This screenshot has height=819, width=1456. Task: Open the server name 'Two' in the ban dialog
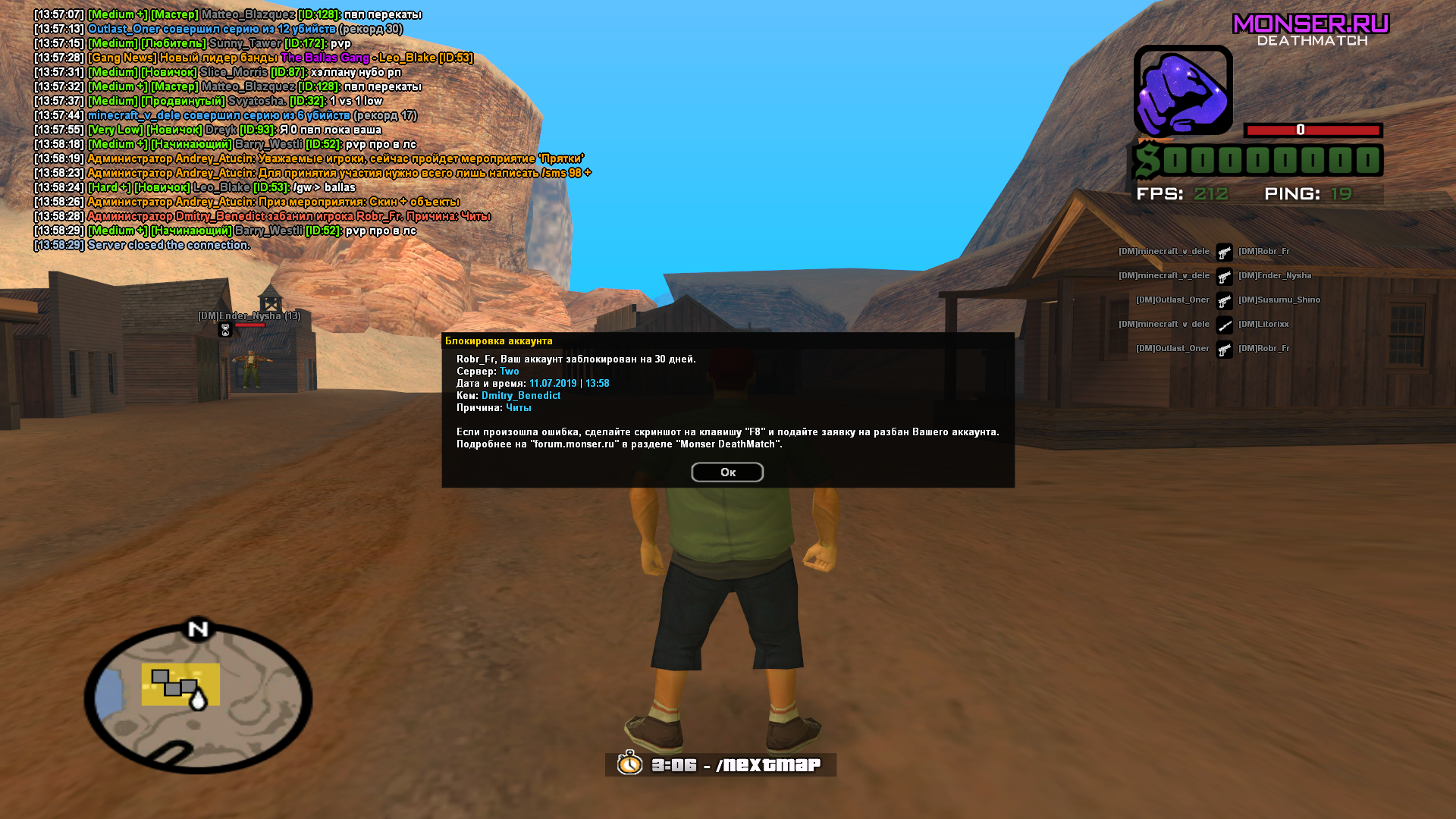point(509,371)
